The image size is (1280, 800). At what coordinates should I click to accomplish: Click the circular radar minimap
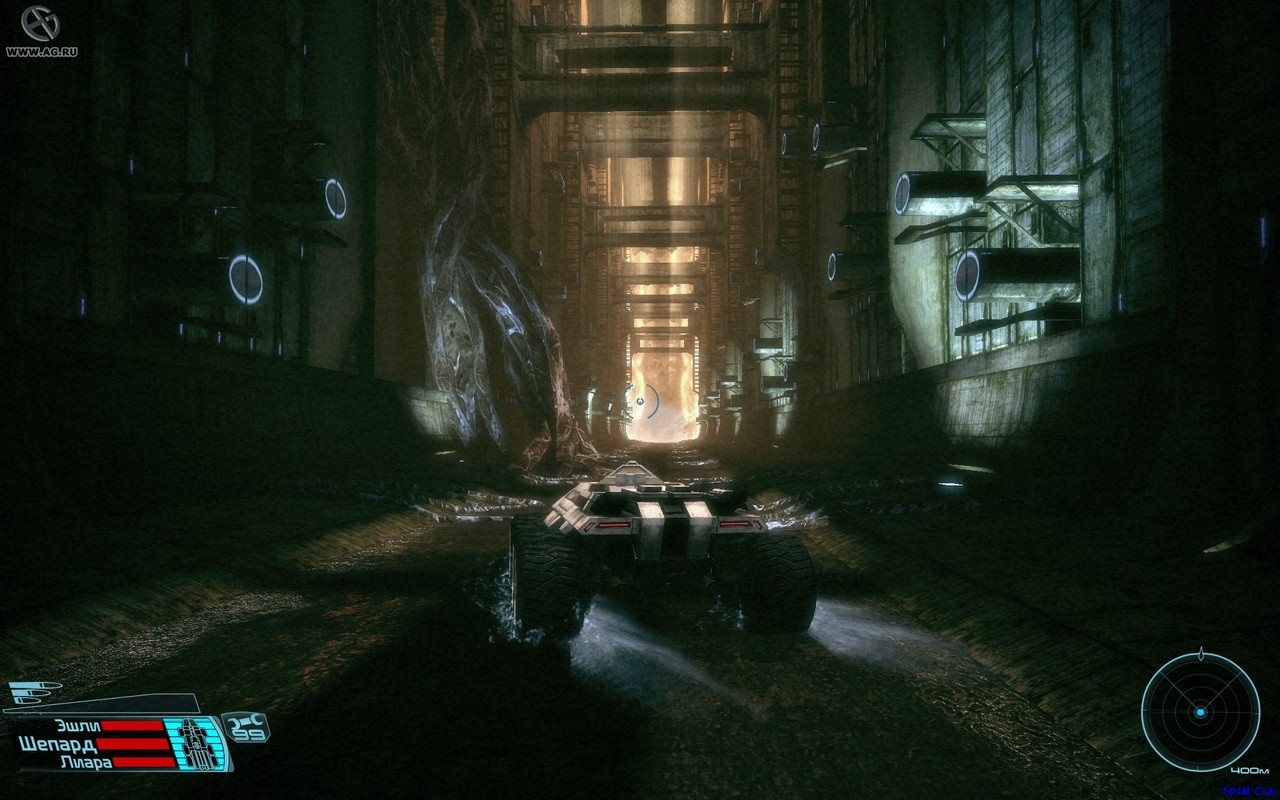click(1200, 711)
